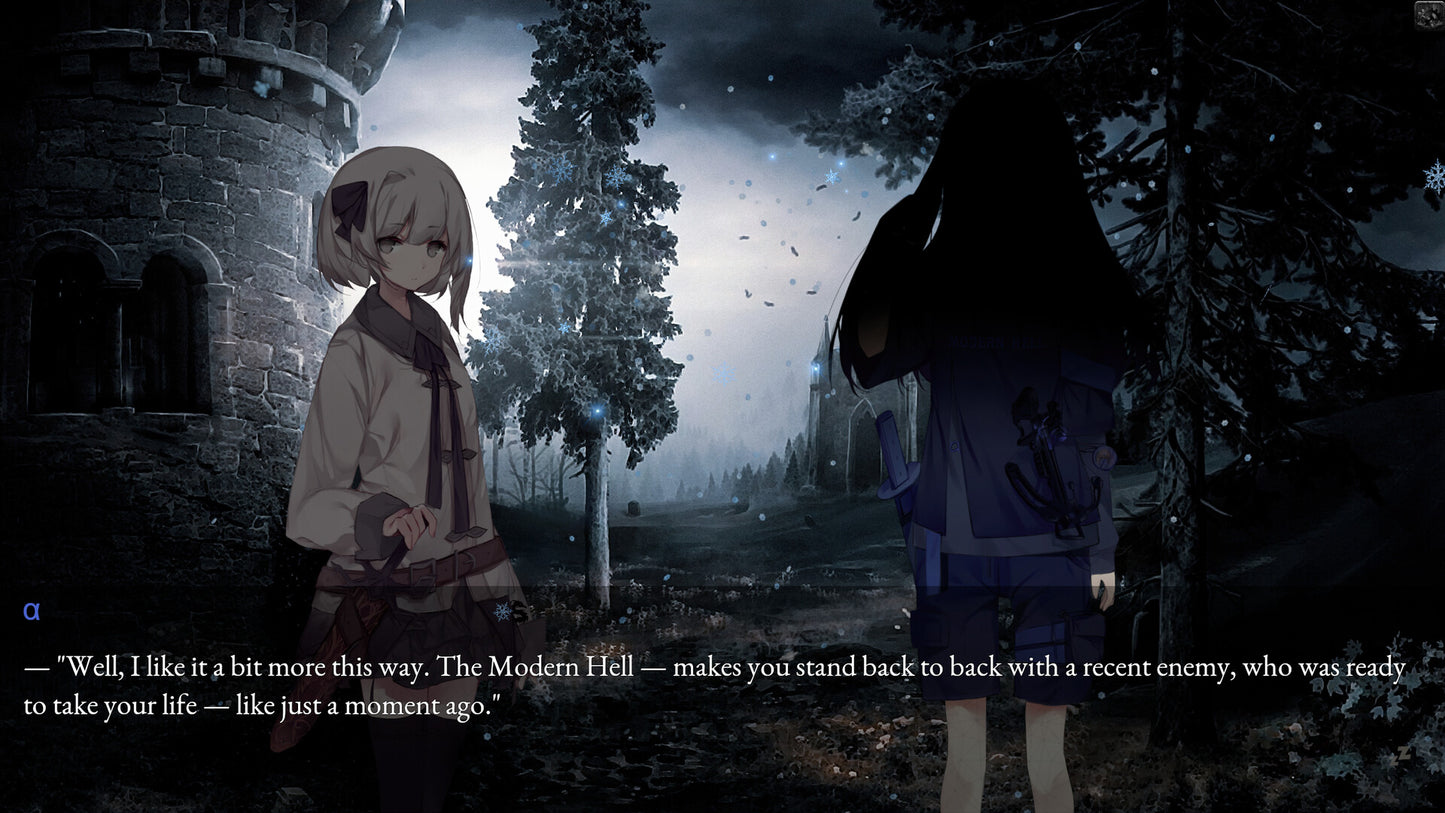Click the dialogue text to advance the conversation
This screenshot has height=813, width=1445.
pyautogui.click(x=714, y=686)
